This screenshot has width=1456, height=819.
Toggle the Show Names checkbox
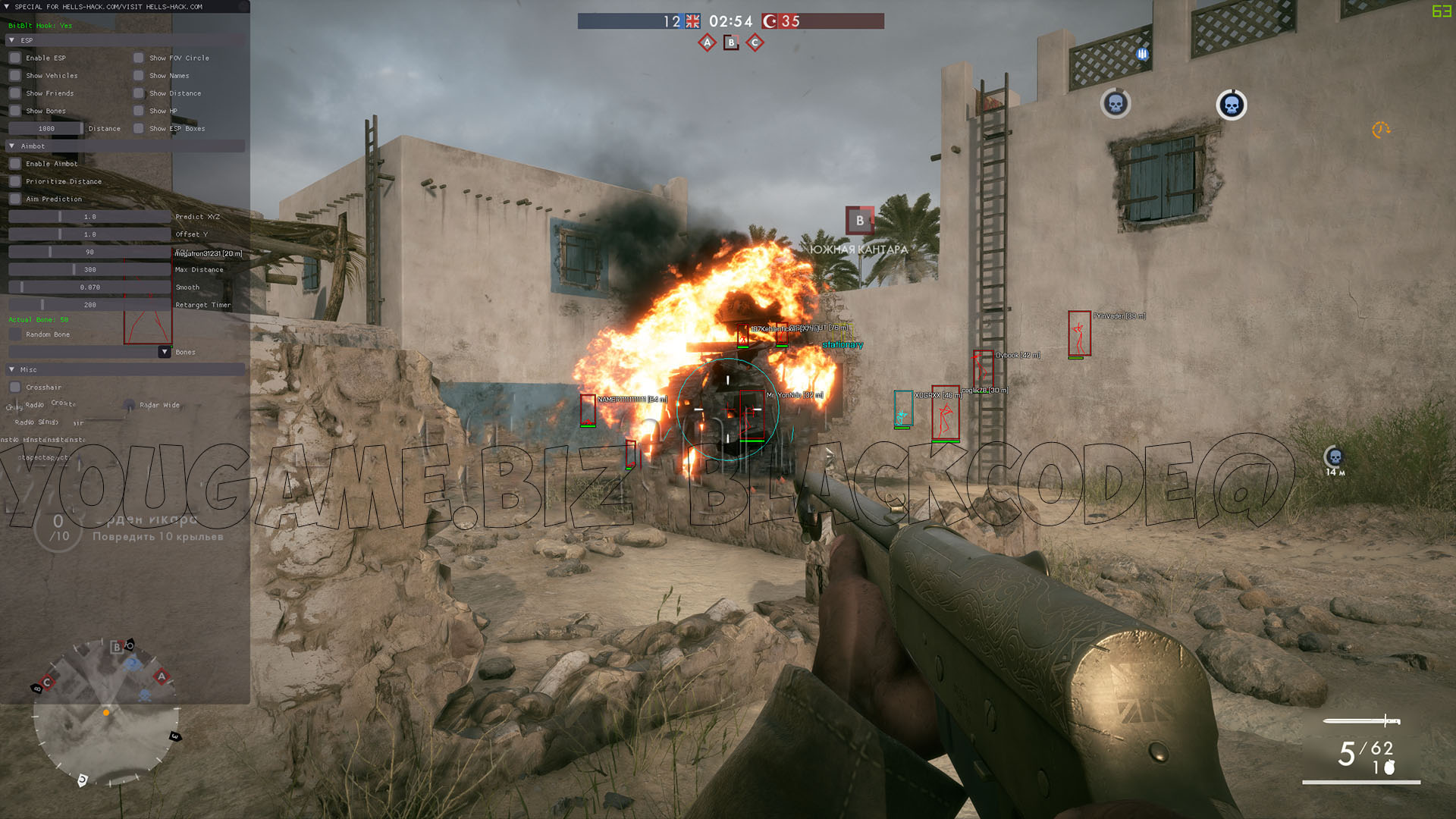139,75
